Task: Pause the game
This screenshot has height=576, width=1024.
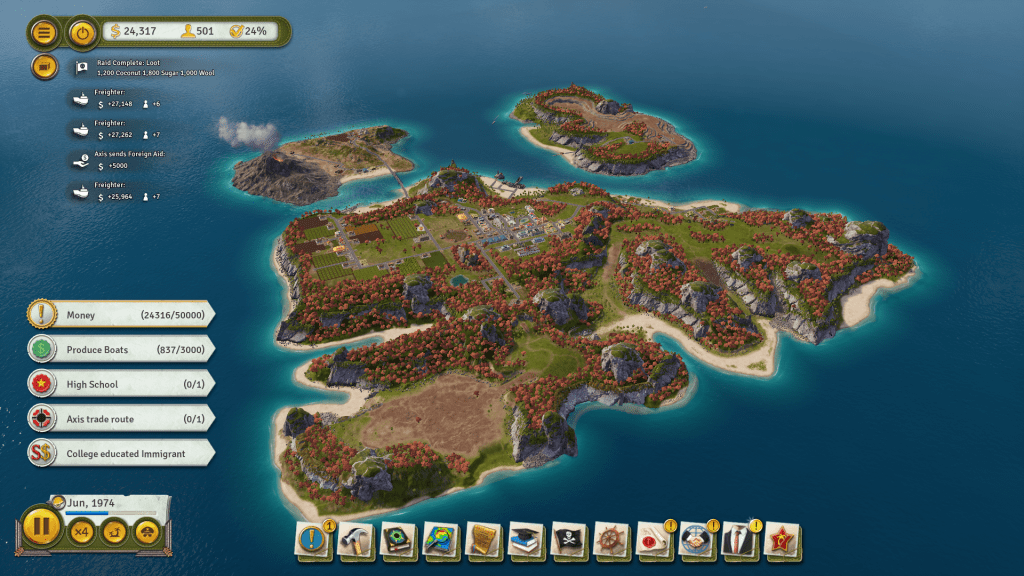Action: (x=42, y=526)
